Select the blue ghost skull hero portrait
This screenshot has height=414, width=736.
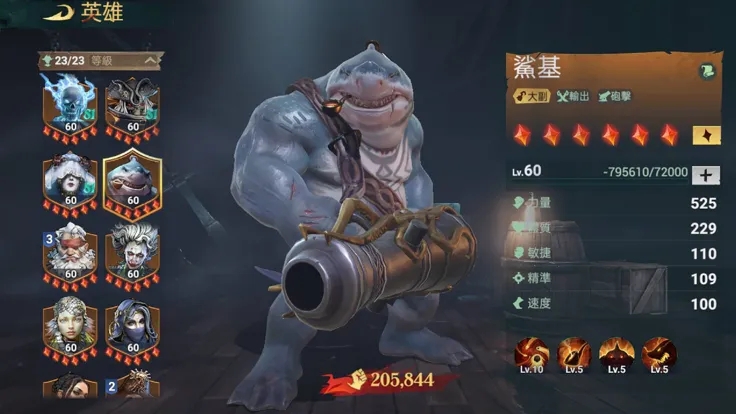(x=70, y=102)
